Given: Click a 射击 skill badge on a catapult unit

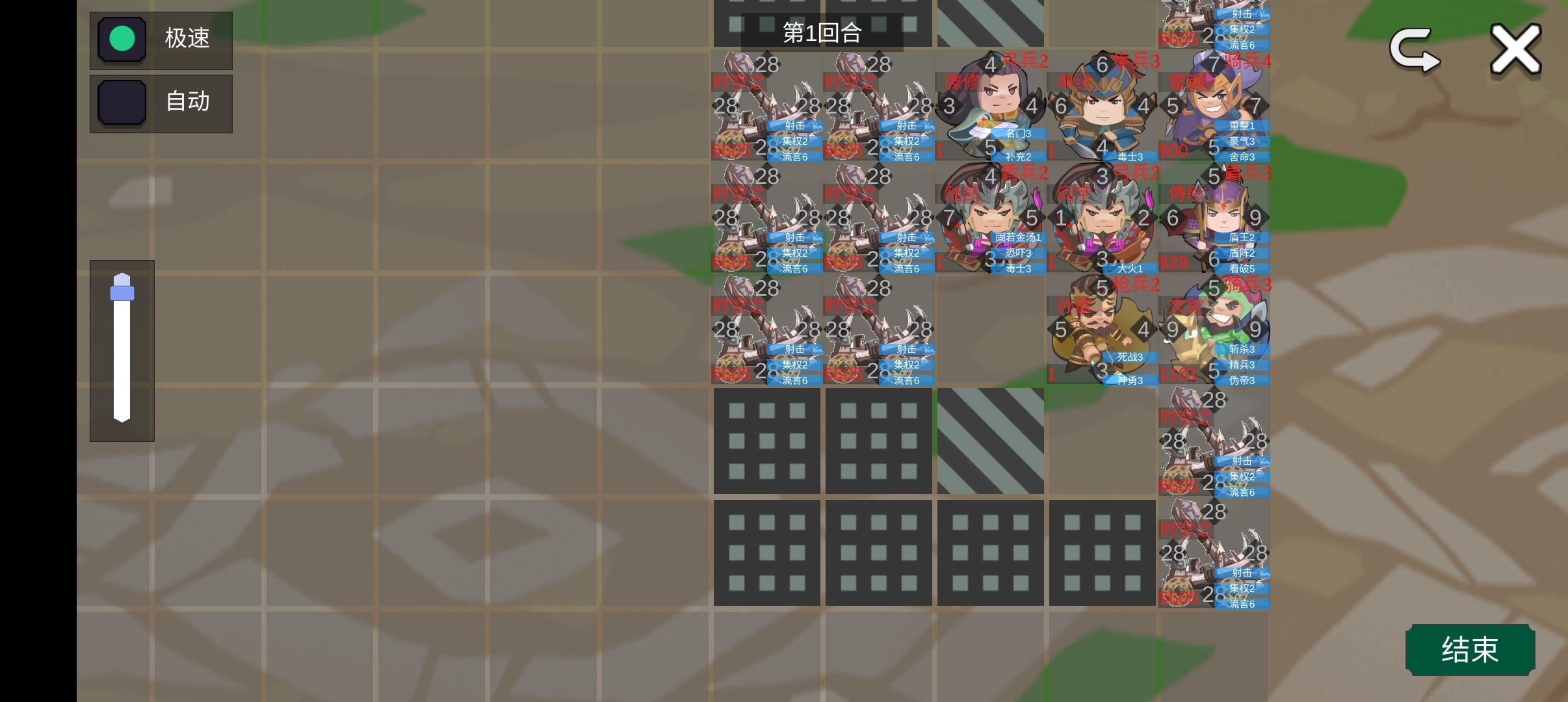Looking at the screenshot, I should [794, 126].
